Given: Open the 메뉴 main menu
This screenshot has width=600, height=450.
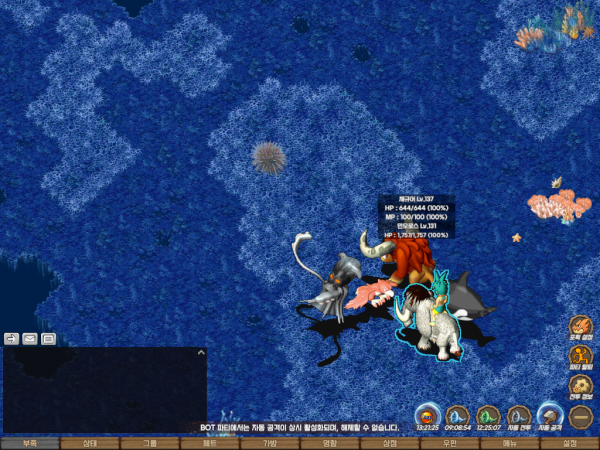Looking at the screenshot, I should click(x=510, y=442).
